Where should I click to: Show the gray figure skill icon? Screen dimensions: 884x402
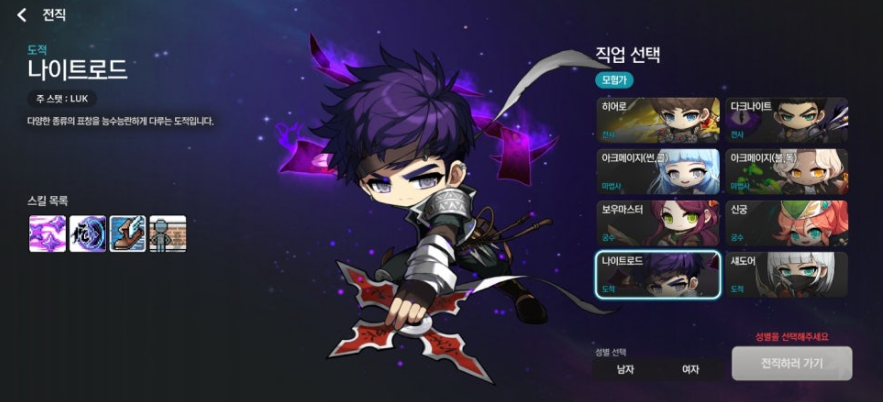coord(167,233)
